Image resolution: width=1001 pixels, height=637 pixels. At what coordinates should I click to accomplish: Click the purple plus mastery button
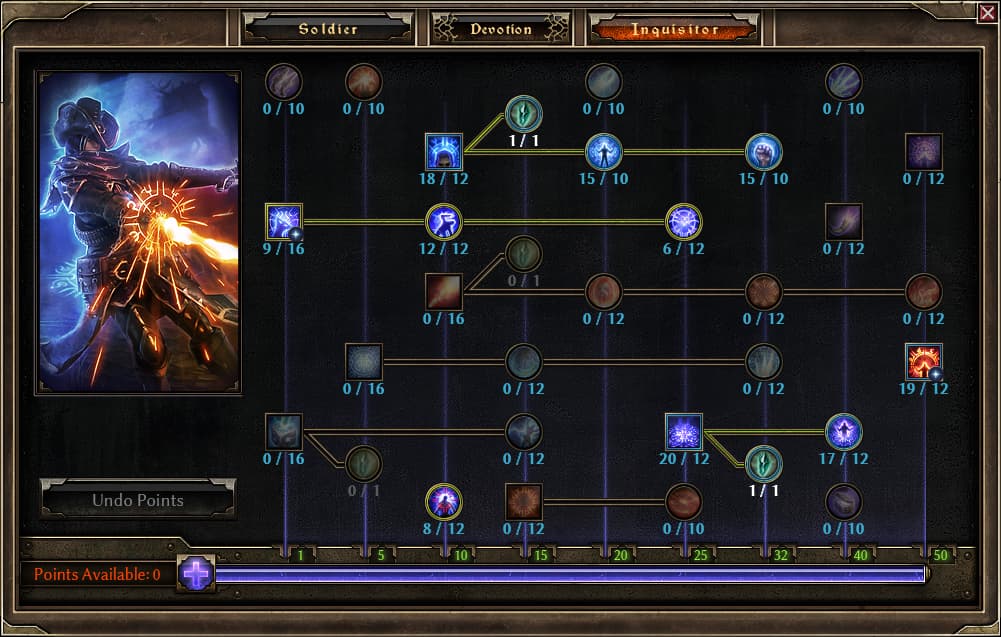click(x=197, y=574)
